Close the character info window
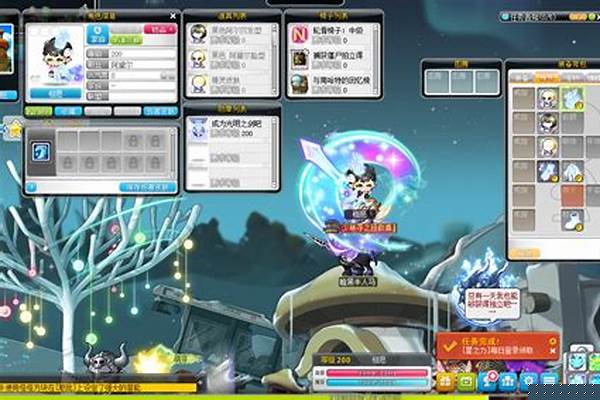The image size is (600, 400). [174, 16]
